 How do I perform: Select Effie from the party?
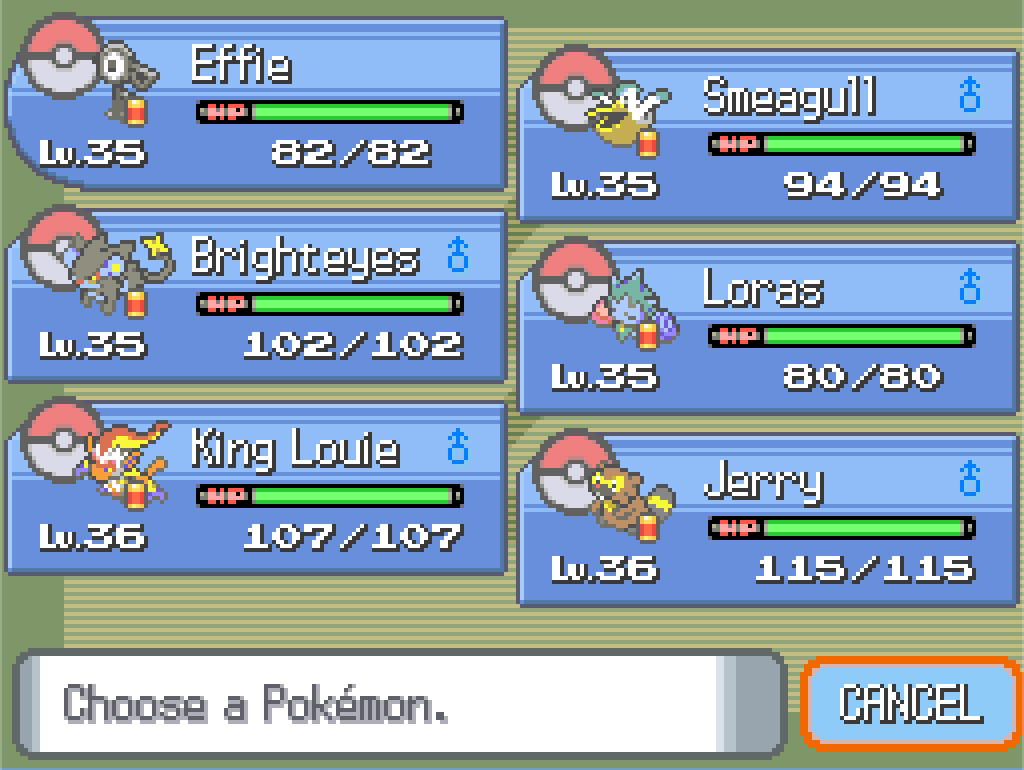point(256,105)
